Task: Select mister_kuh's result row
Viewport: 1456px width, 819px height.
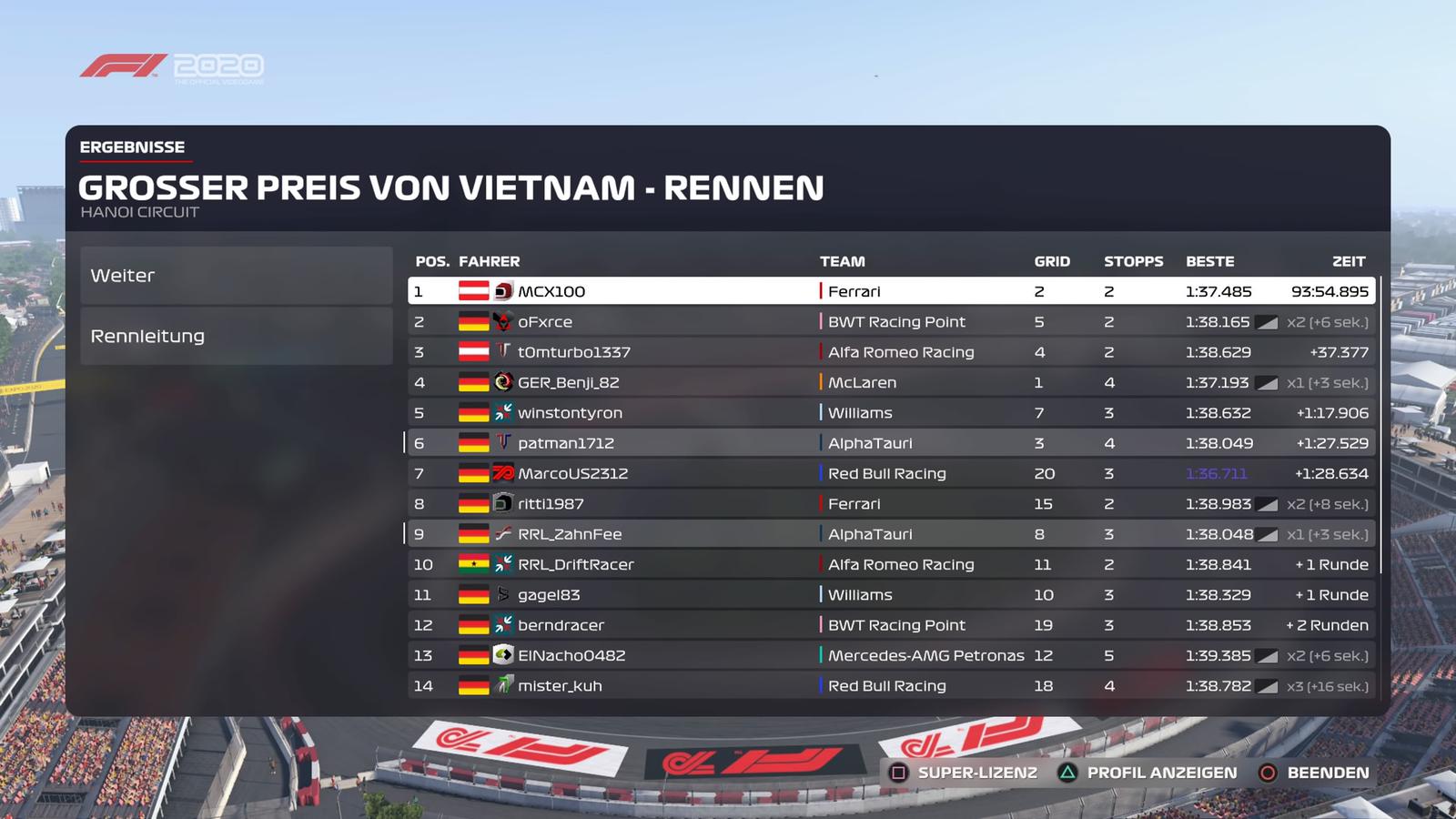Action: tap(890, 686)
